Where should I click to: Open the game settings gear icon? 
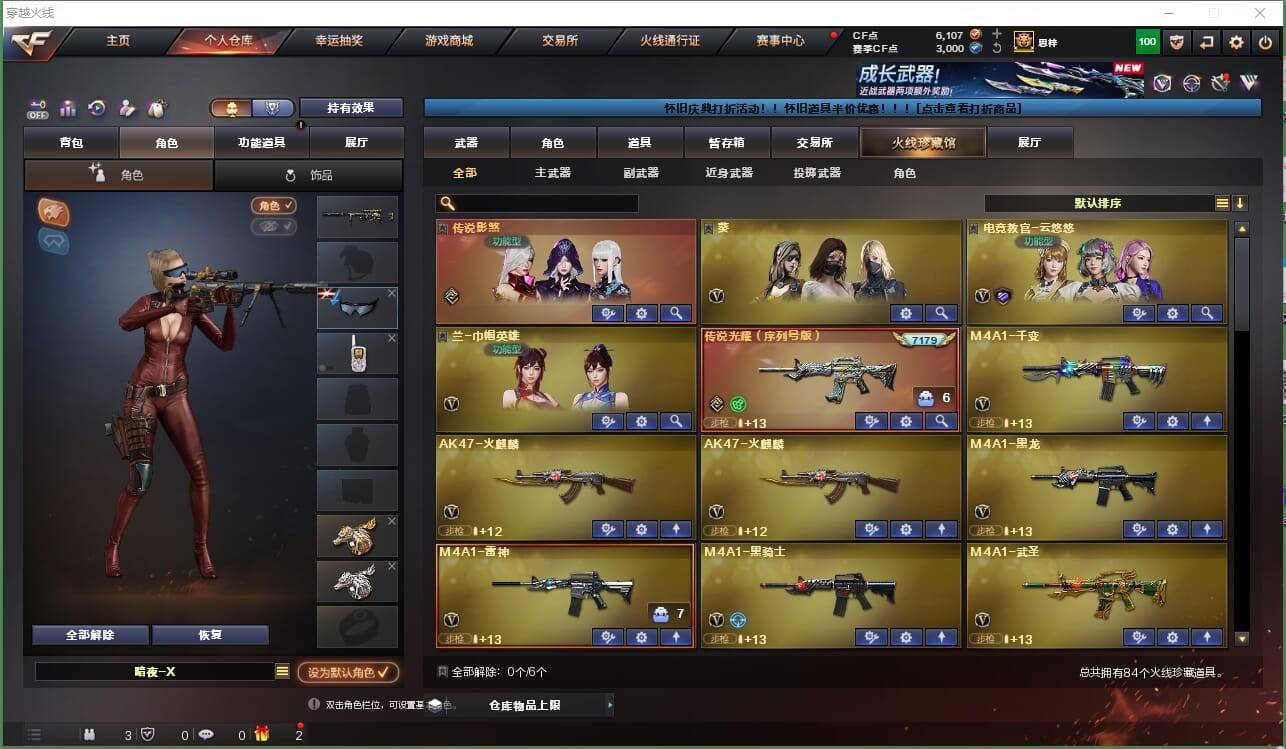pos(1237,42)
